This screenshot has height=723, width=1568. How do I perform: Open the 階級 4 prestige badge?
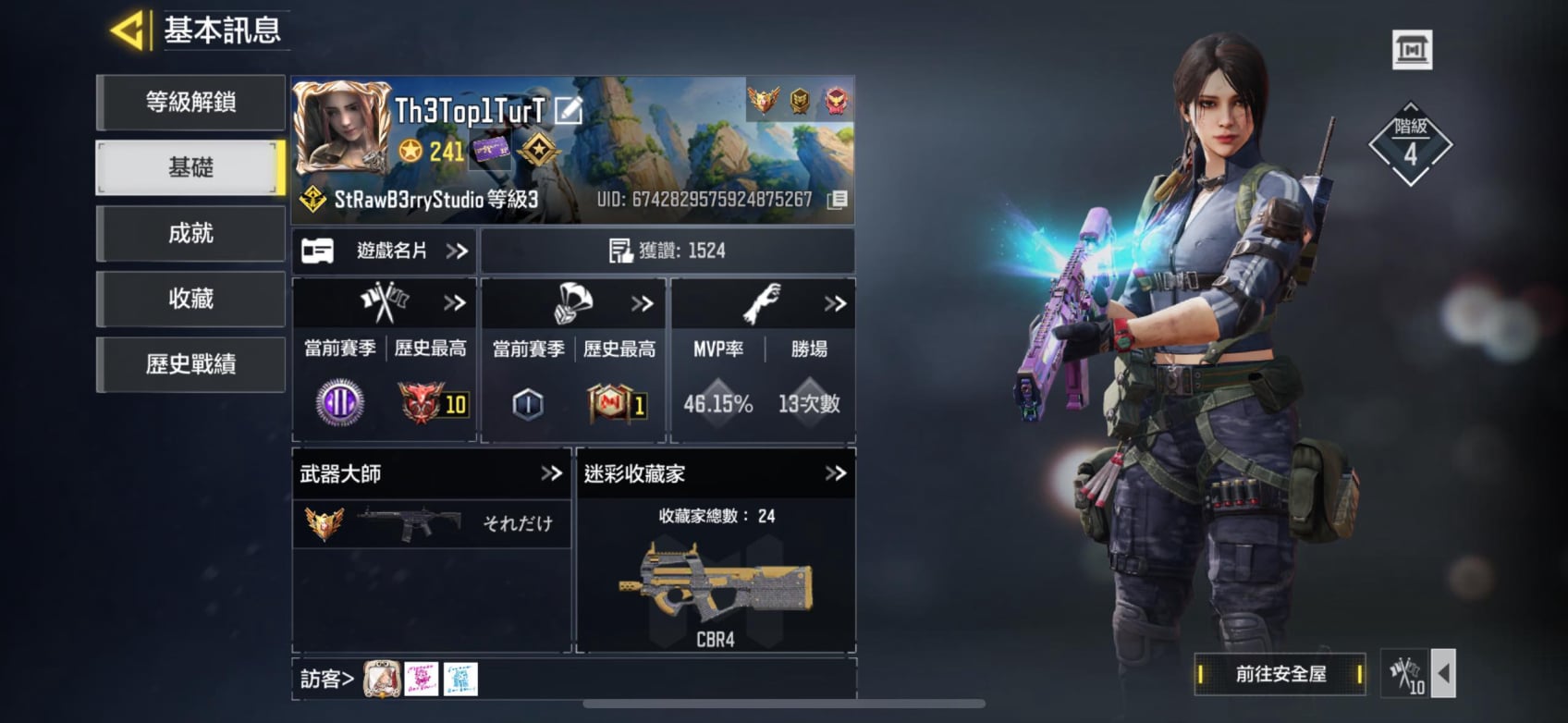(1410, 145)
